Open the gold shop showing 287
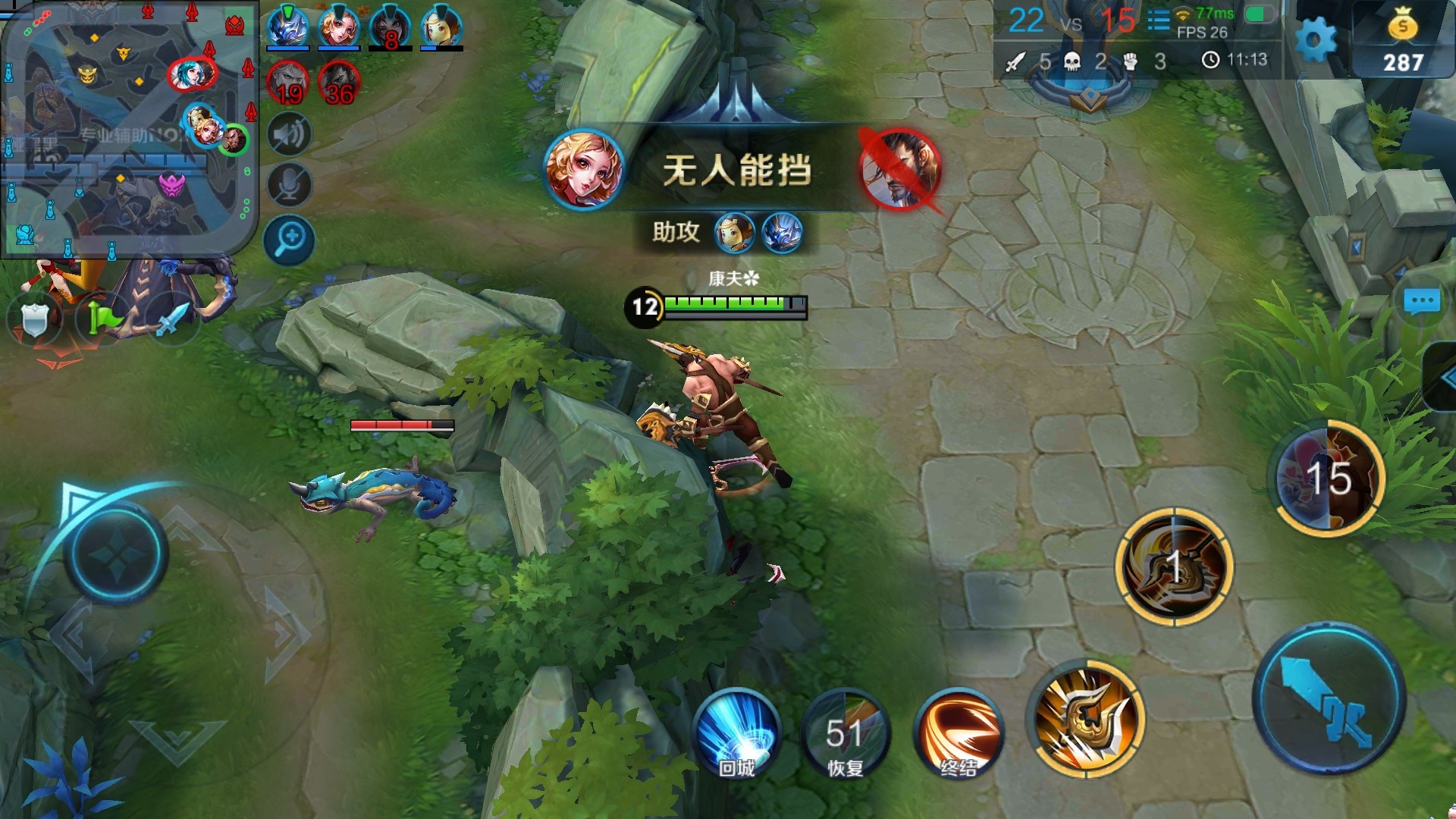 [x=1402, y=41]
